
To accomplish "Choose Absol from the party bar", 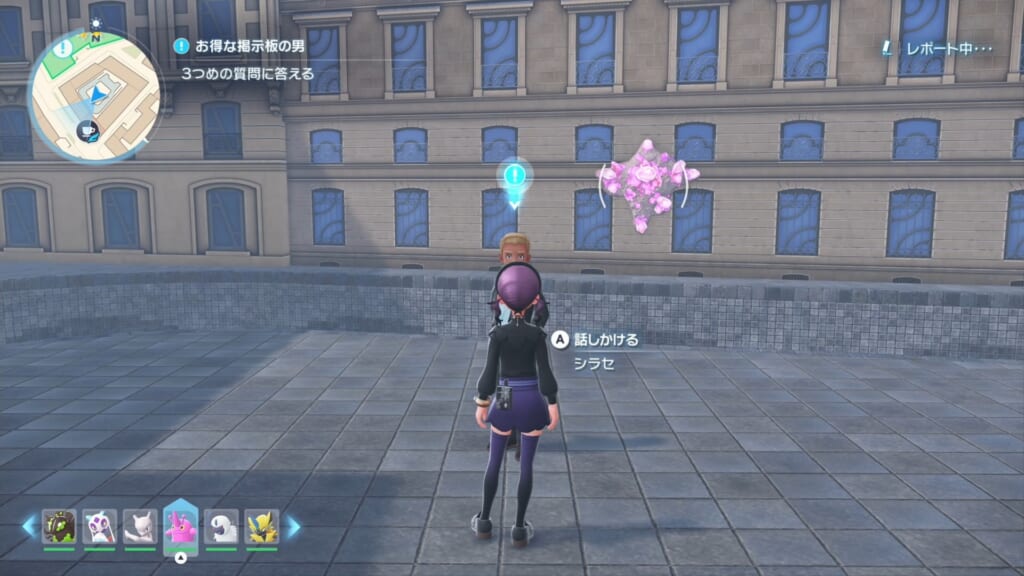I will (221, 527).
